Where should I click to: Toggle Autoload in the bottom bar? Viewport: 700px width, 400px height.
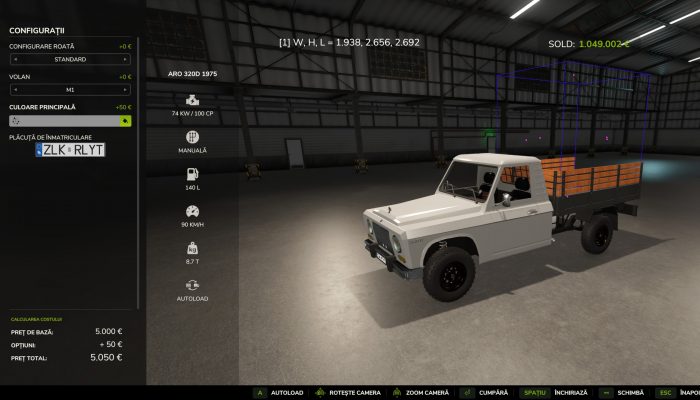(x=280, y=393)
